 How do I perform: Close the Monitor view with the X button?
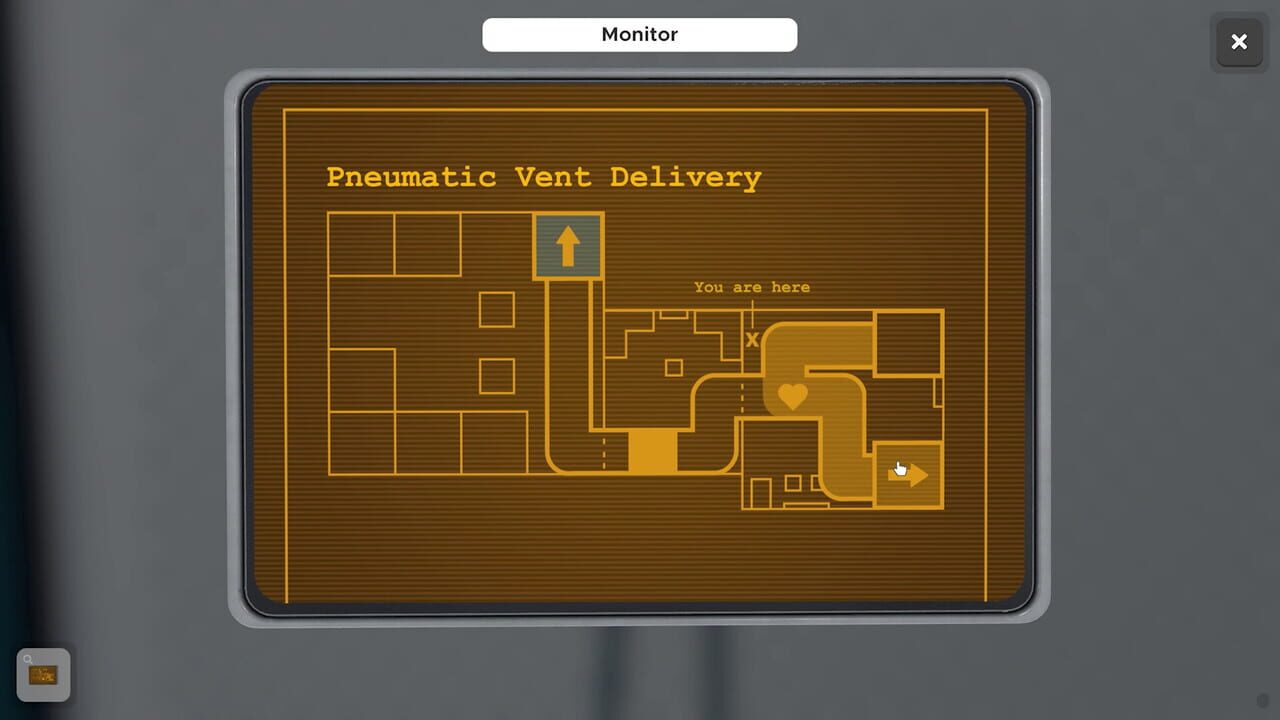(x=1238, y=42)
